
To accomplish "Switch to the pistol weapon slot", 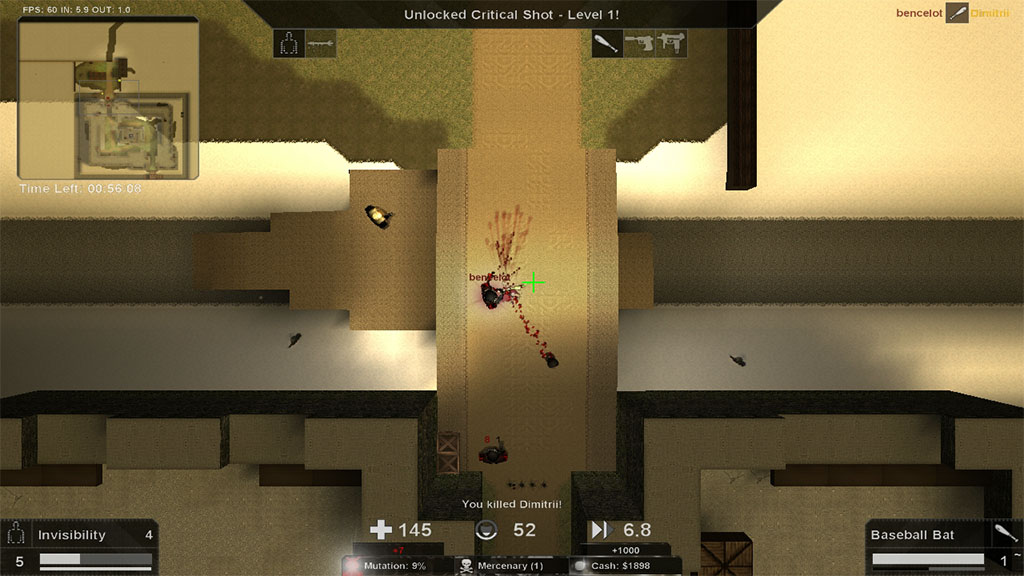I will pyautogui.click(x=639, y=44).
